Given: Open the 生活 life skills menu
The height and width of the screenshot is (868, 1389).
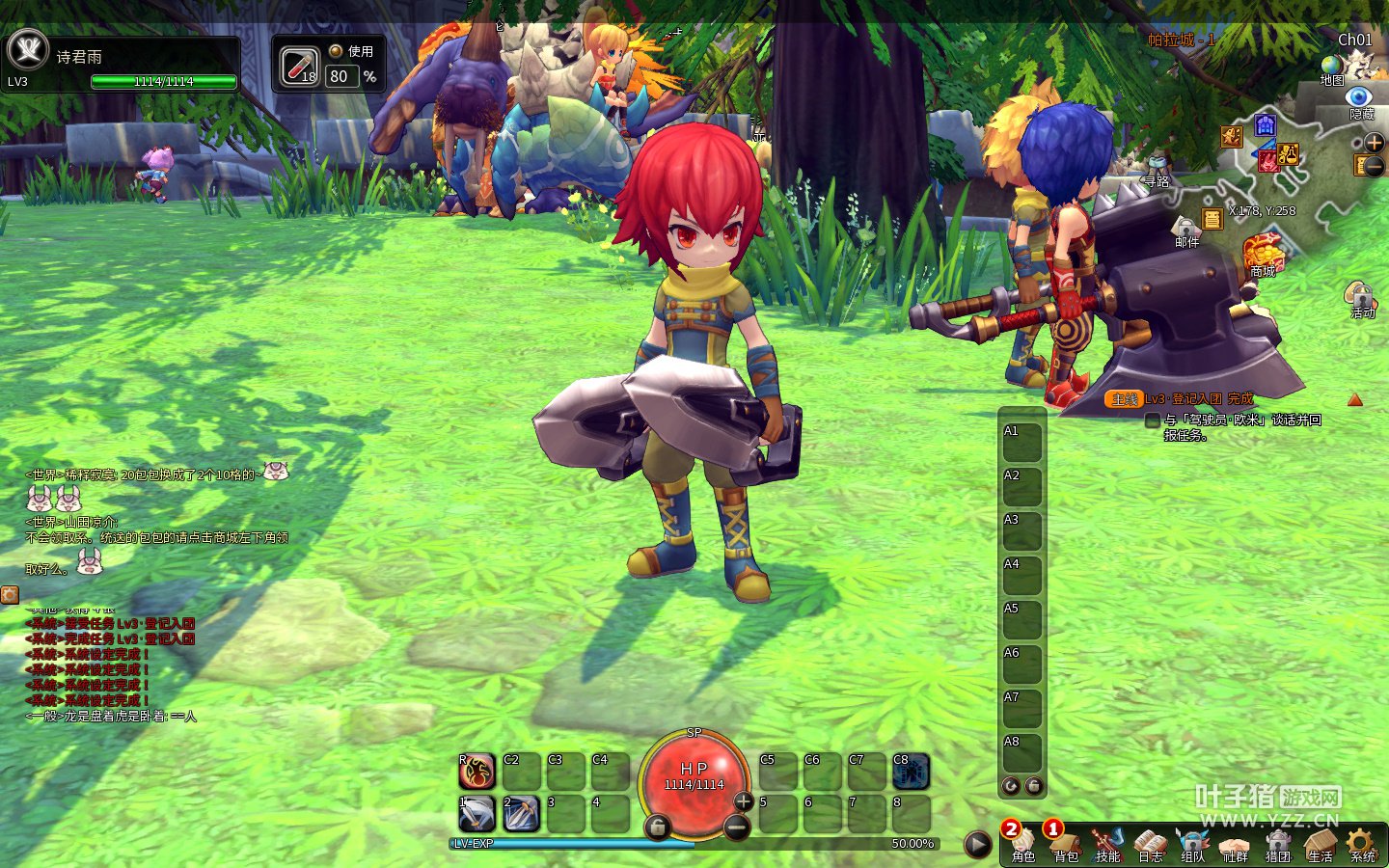Looking at the screenshot, I should coord(1320,845).
